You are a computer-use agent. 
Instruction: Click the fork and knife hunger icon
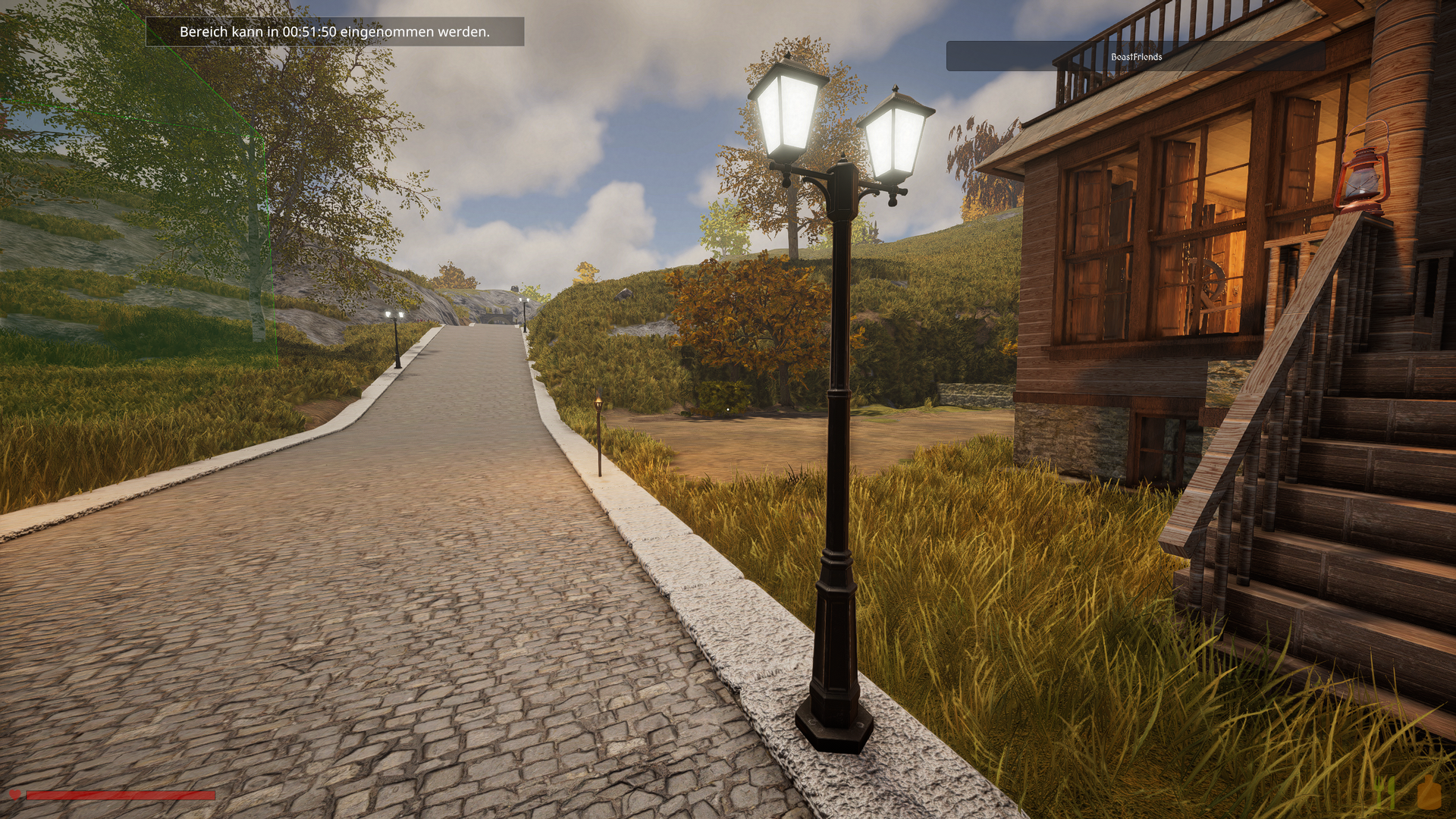[x=1386, y=792]
